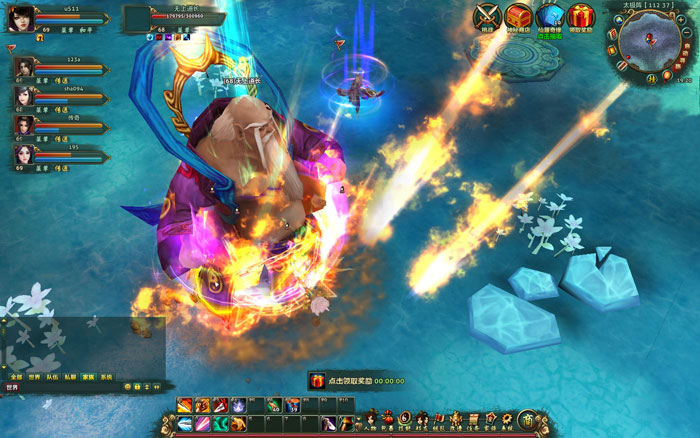Switch to the 私聊 (Private) chat tab
The height and width of the screenshot is (438, 700).
pos(70,378)
